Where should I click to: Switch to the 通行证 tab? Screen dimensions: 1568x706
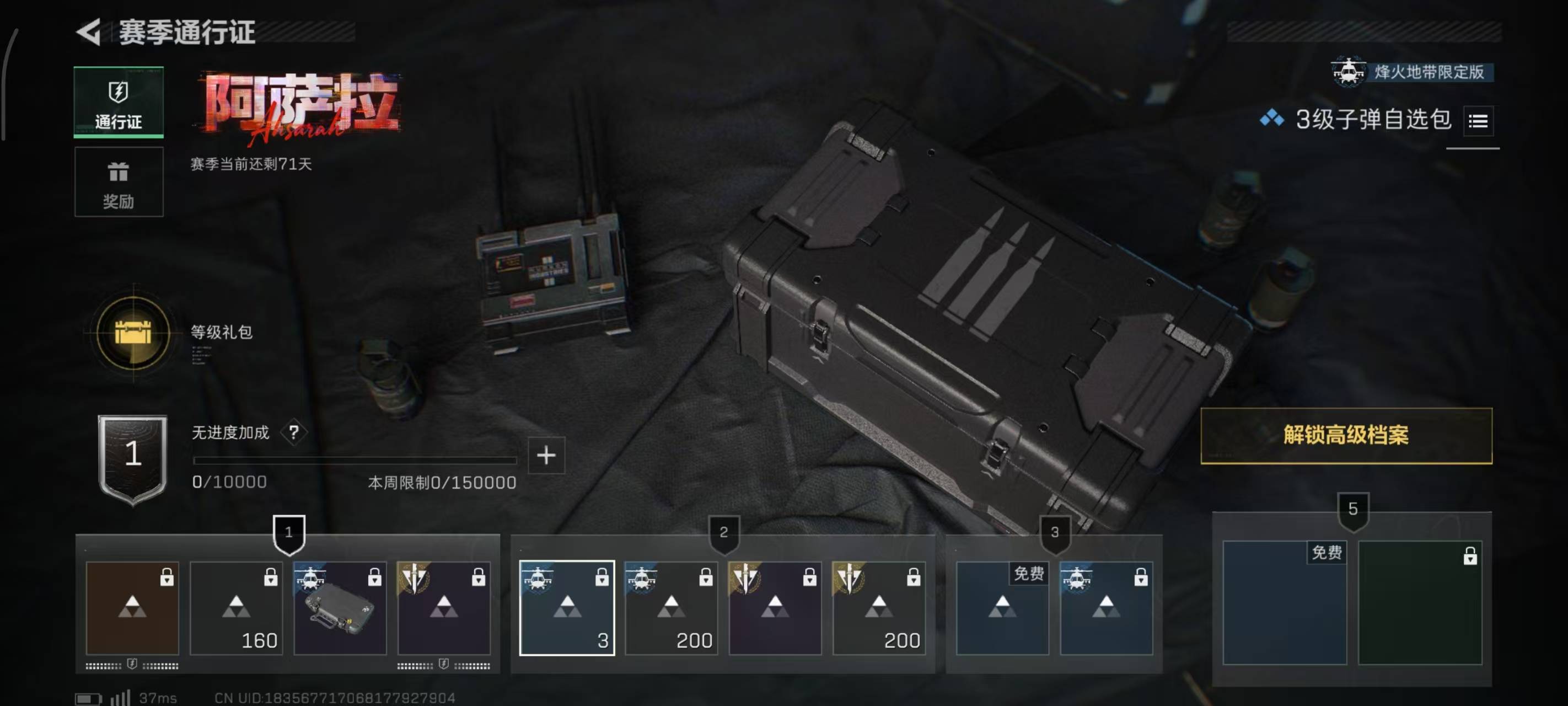click(x=119, y=101)
